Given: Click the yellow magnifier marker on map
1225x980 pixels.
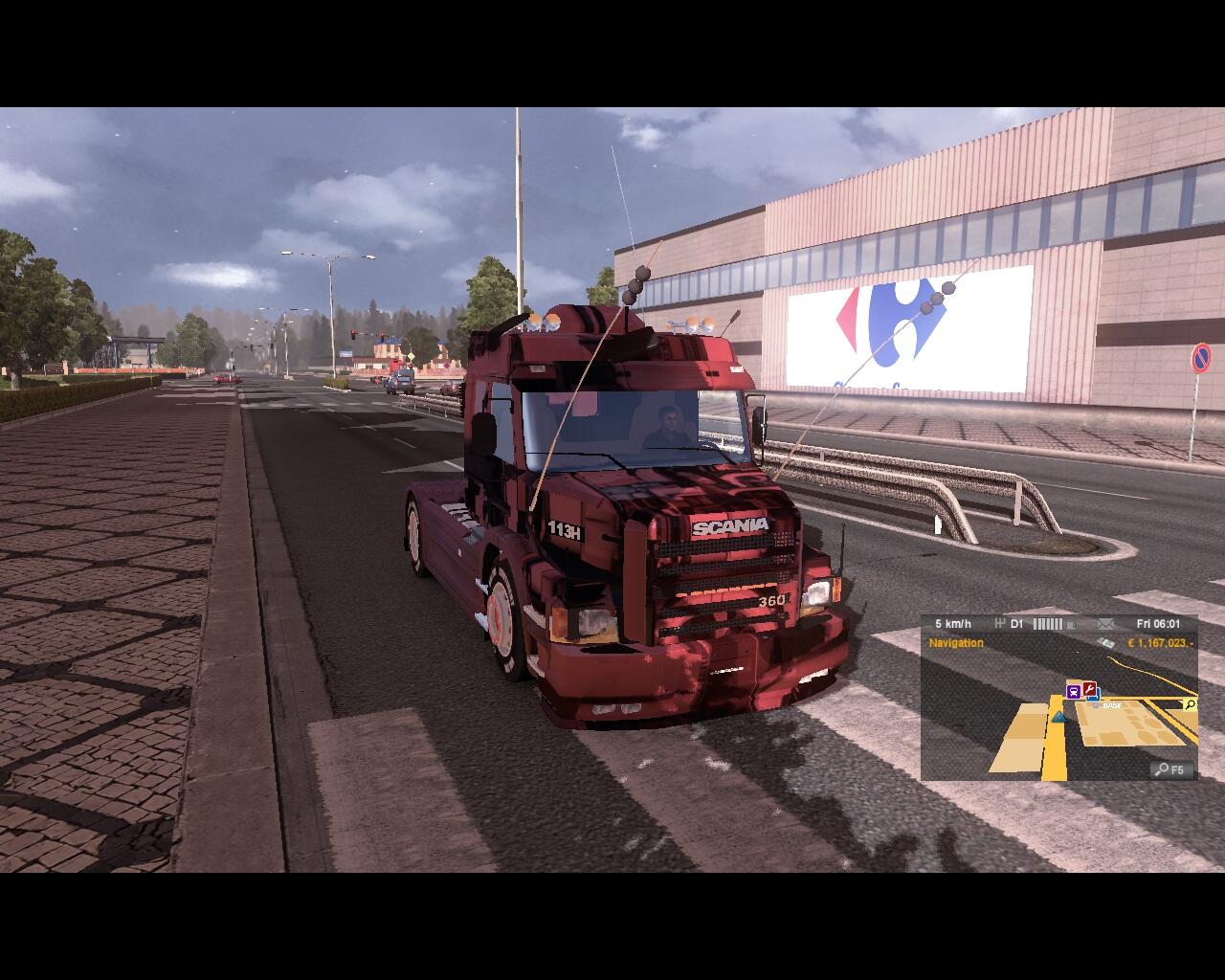Looking at the screenshot, I should 1190,704.
